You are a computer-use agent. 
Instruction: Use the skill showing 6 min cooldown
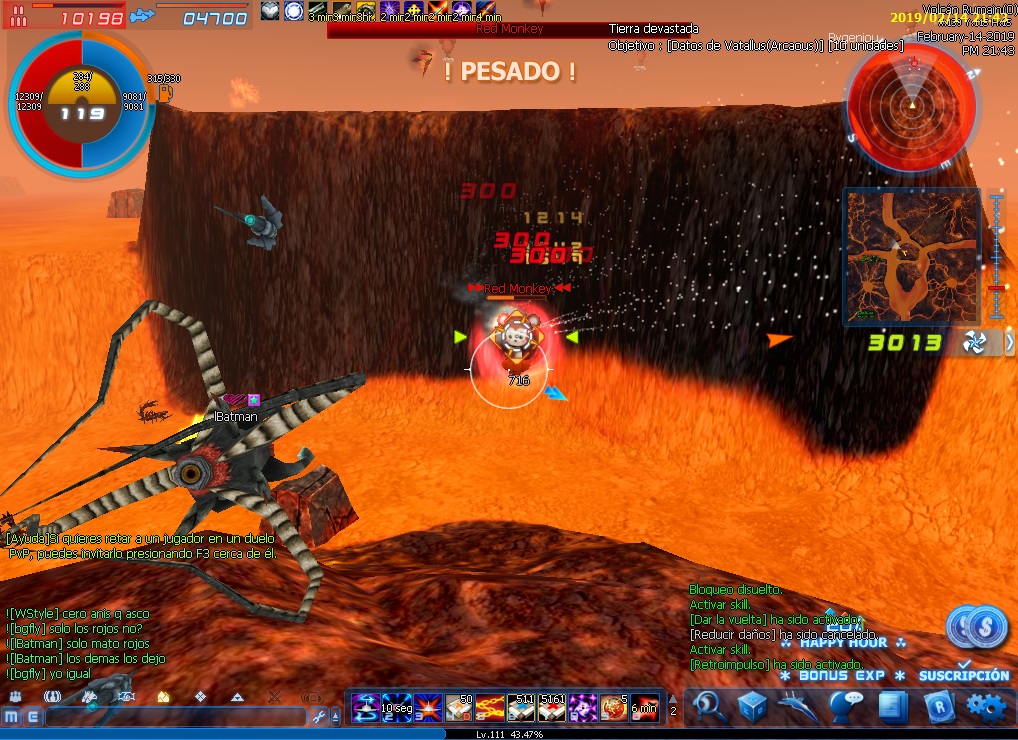[643, 707]
